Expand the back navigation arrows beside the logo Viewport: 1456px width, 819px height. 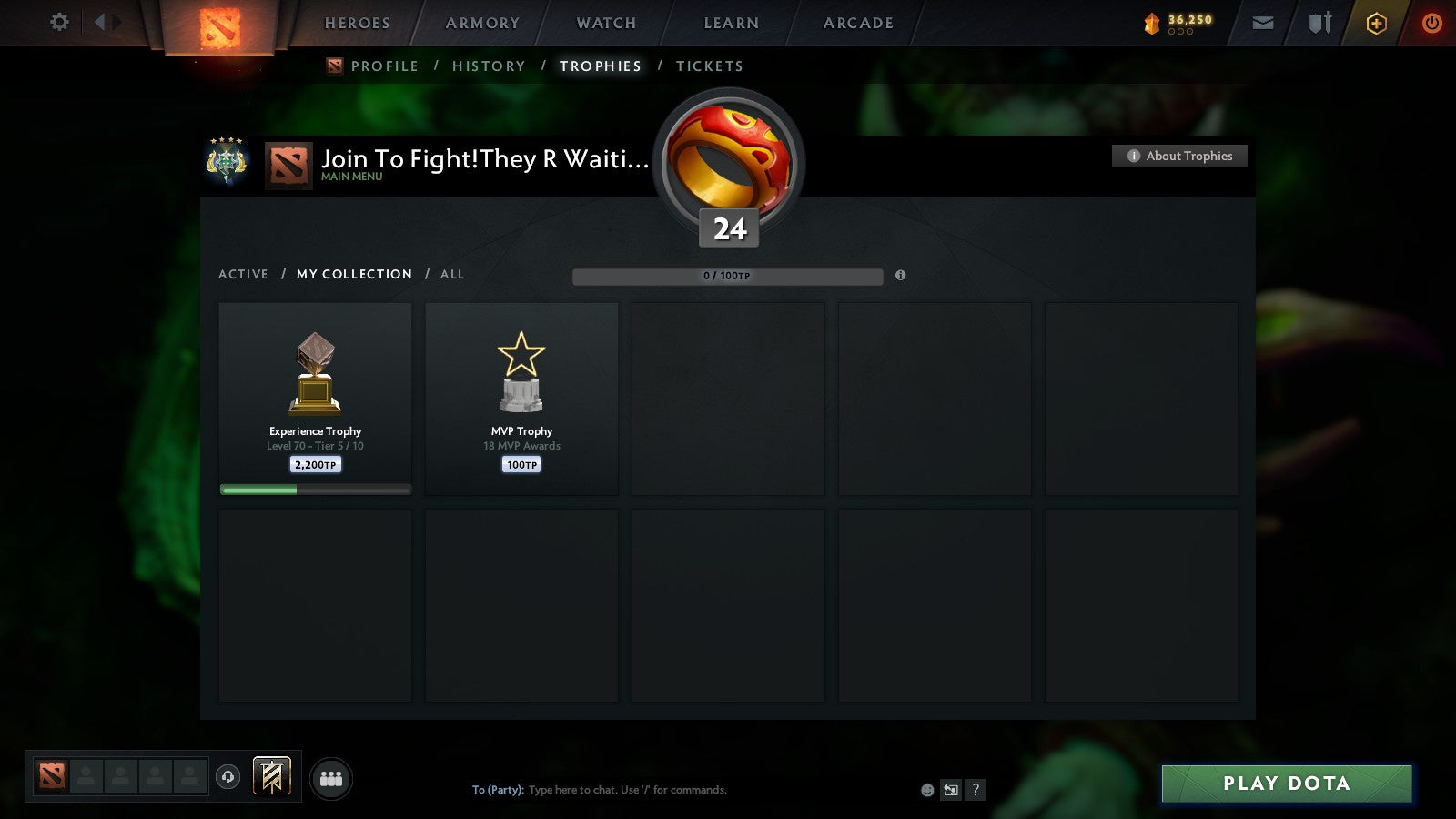pyautogui.click(x=109, y=23)
